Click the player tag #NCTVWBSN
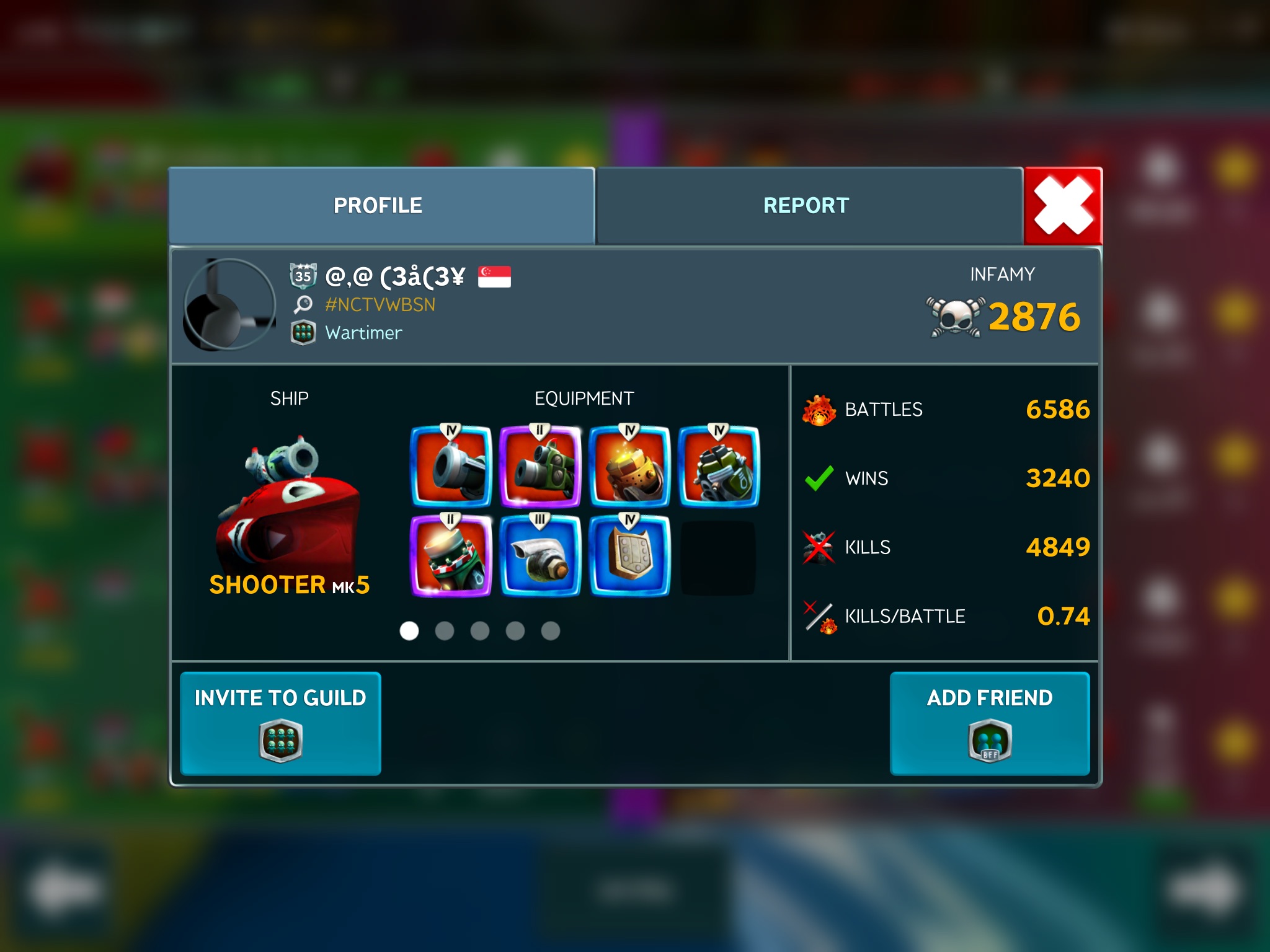1270x952 pixels. [x=380, y=304]
